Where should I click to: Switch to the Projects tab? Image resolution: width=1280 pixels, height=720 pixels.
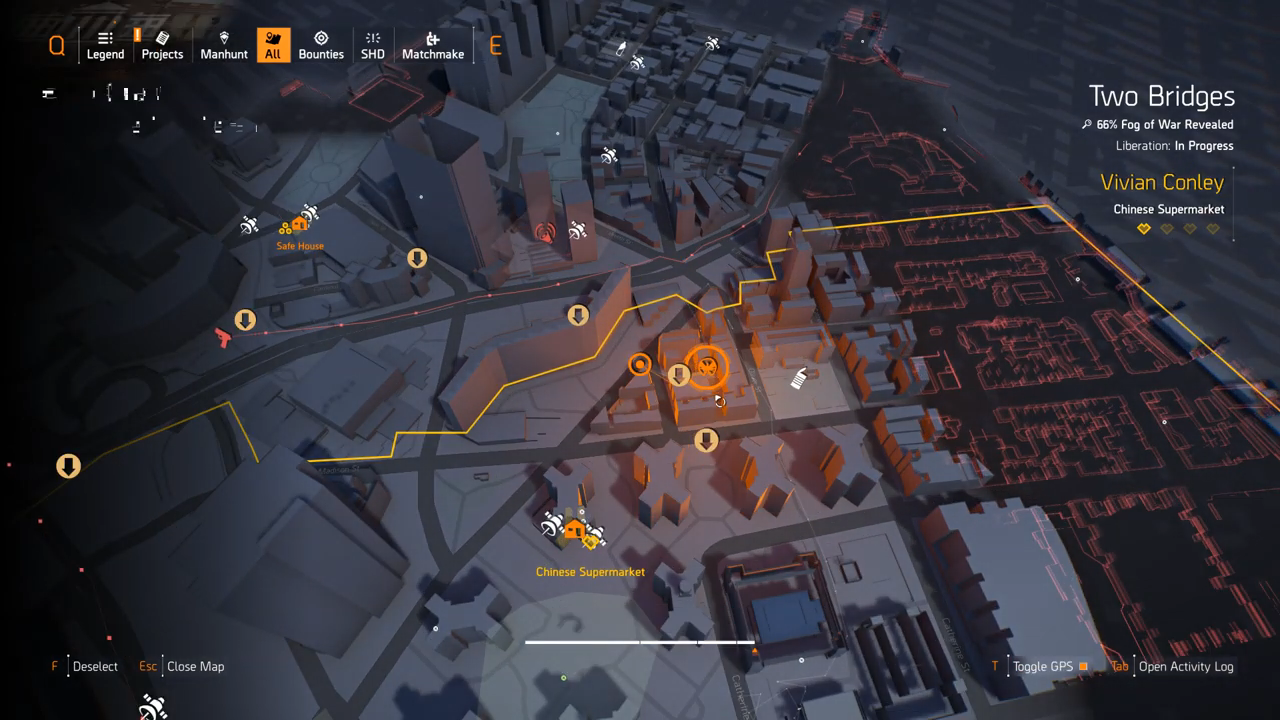(x=162, y=45)
